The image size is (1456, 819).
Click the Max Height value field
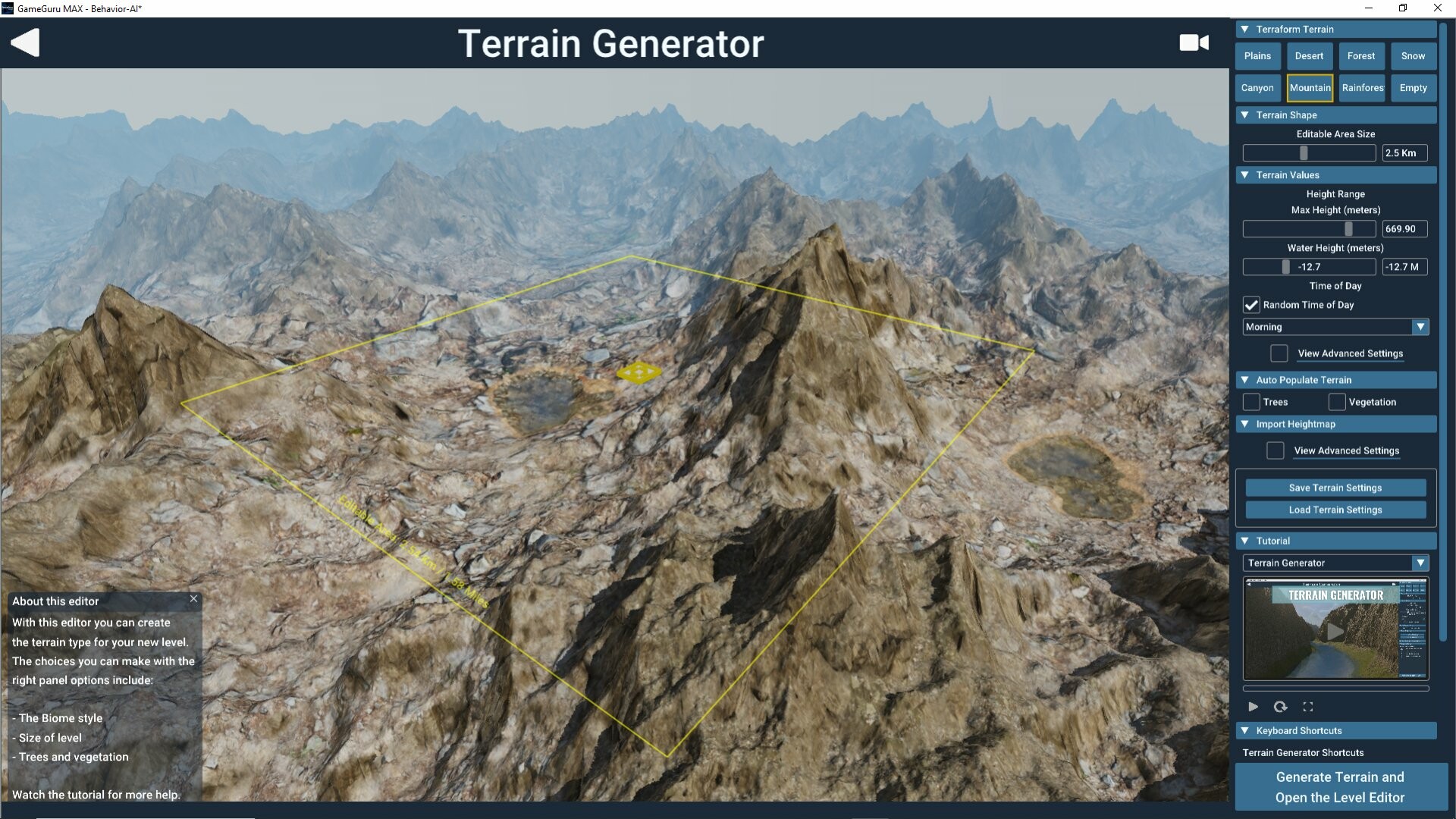[1404, 229]
